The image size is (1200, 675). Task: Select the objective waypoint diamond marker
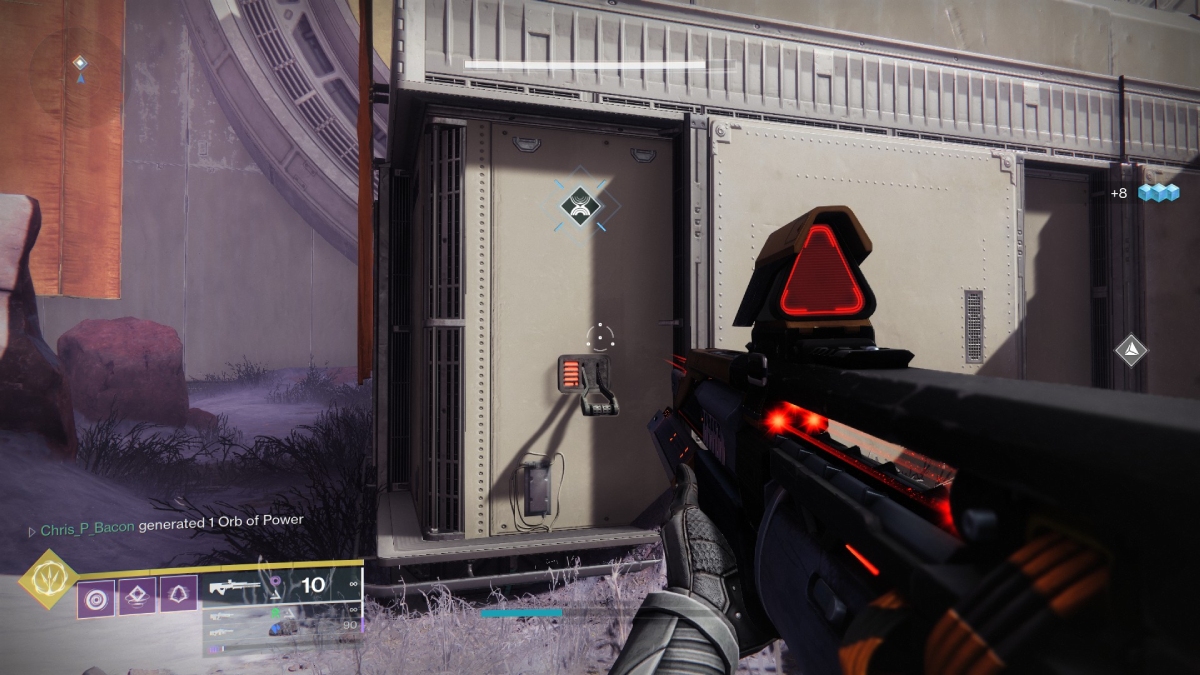click(580, 206)
